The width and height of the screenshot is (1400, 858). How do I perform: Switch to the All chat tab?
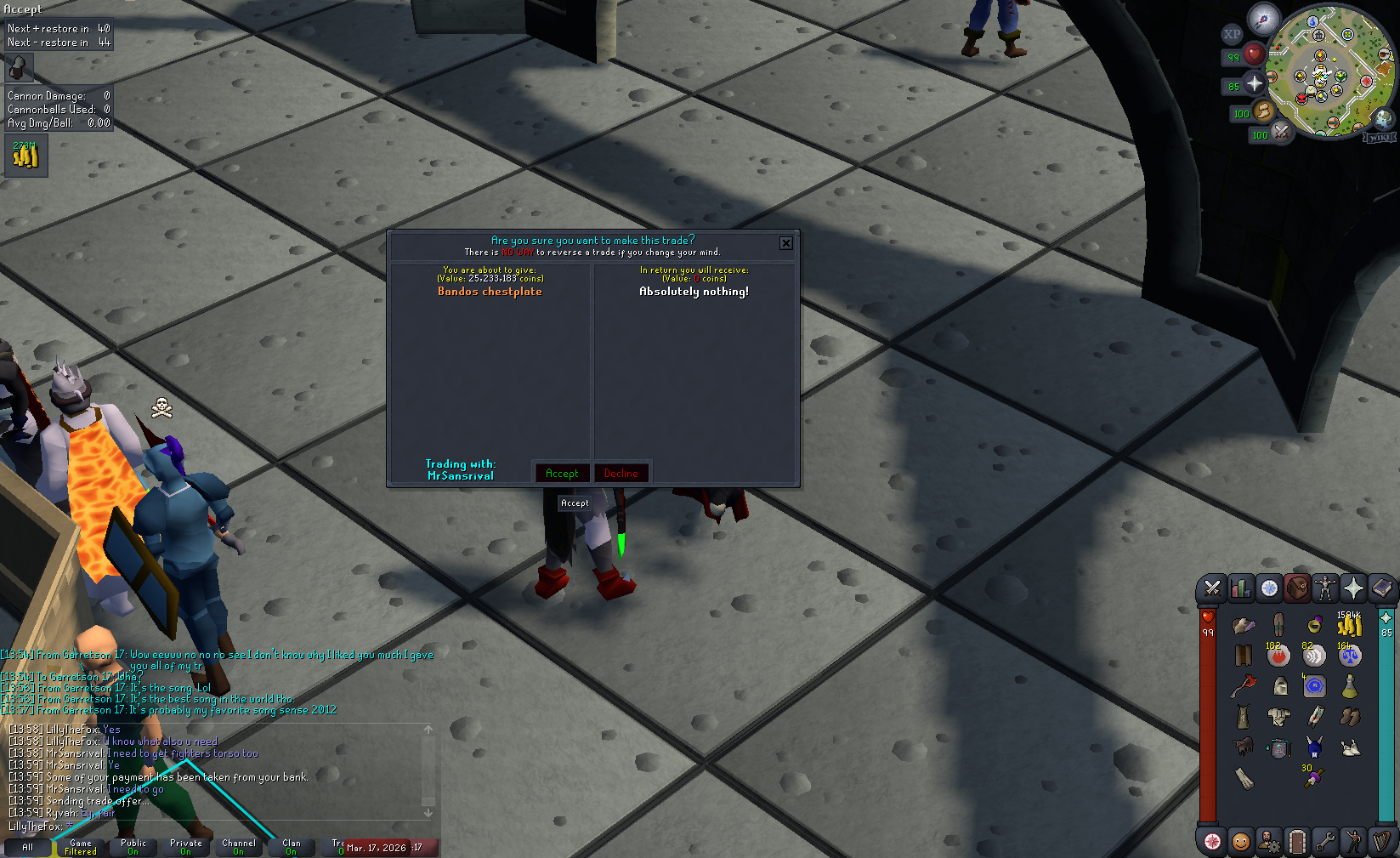pos(28,847)
